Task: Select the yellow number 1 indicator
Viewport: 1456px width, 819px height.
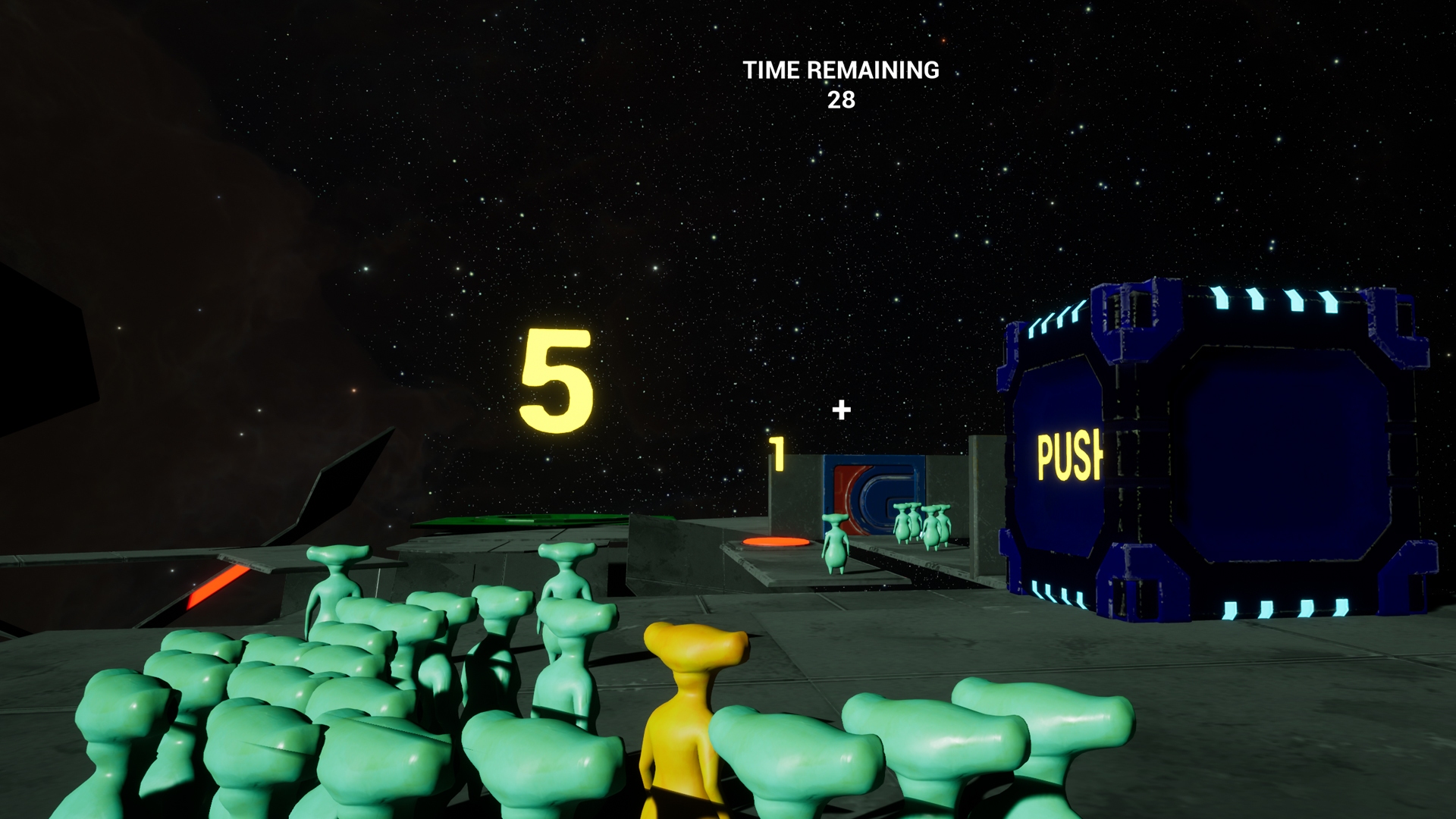Action: [x=777, y=455]
